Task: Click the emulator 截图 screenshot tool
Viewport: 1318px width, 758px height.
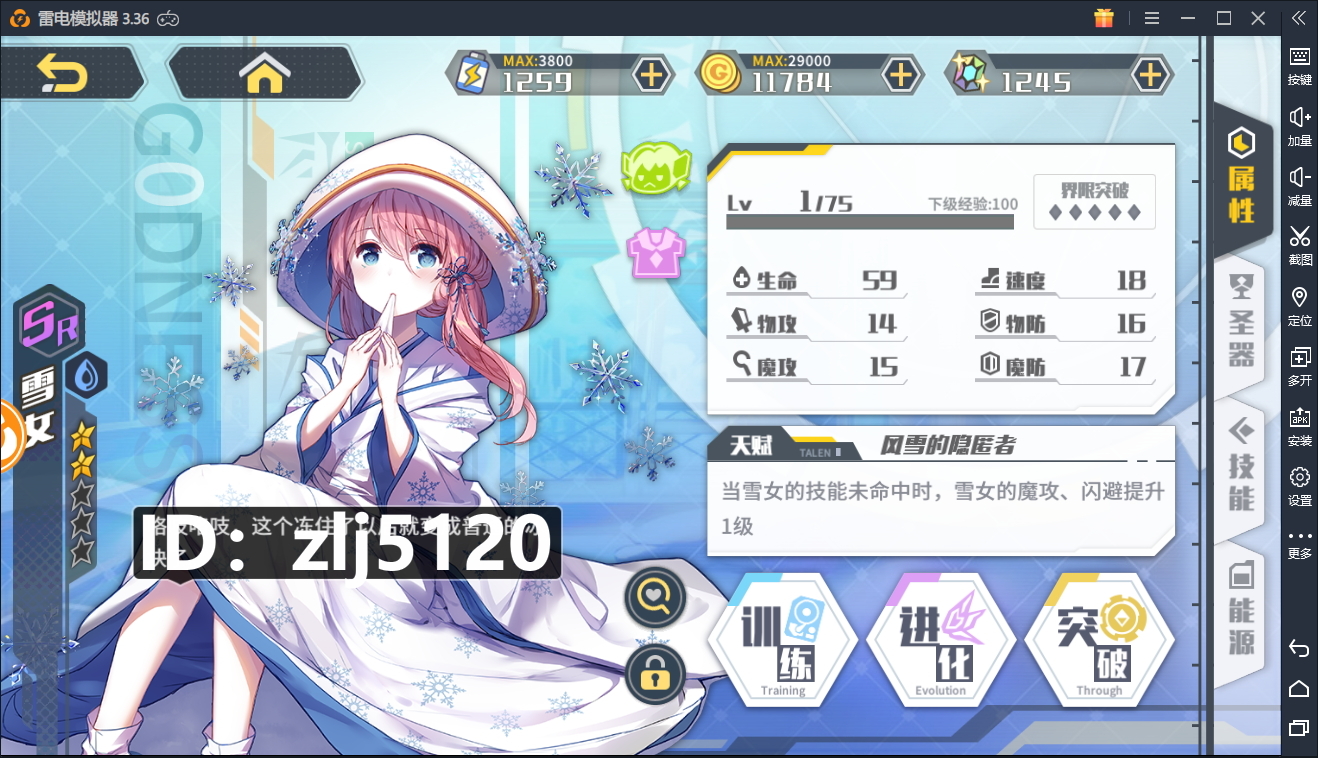Action: [x=1299, y=244]
